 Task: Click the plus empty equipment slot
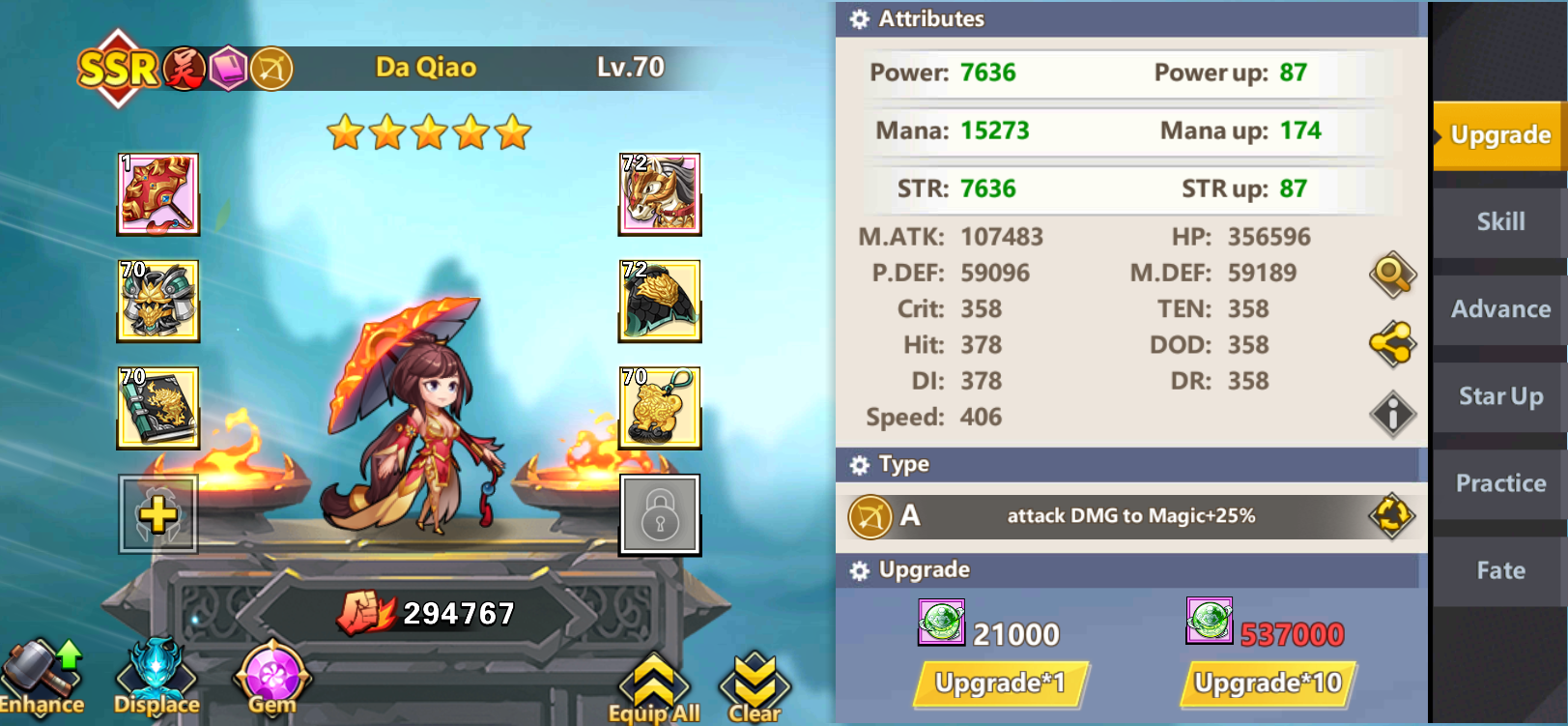pos(157,515)
